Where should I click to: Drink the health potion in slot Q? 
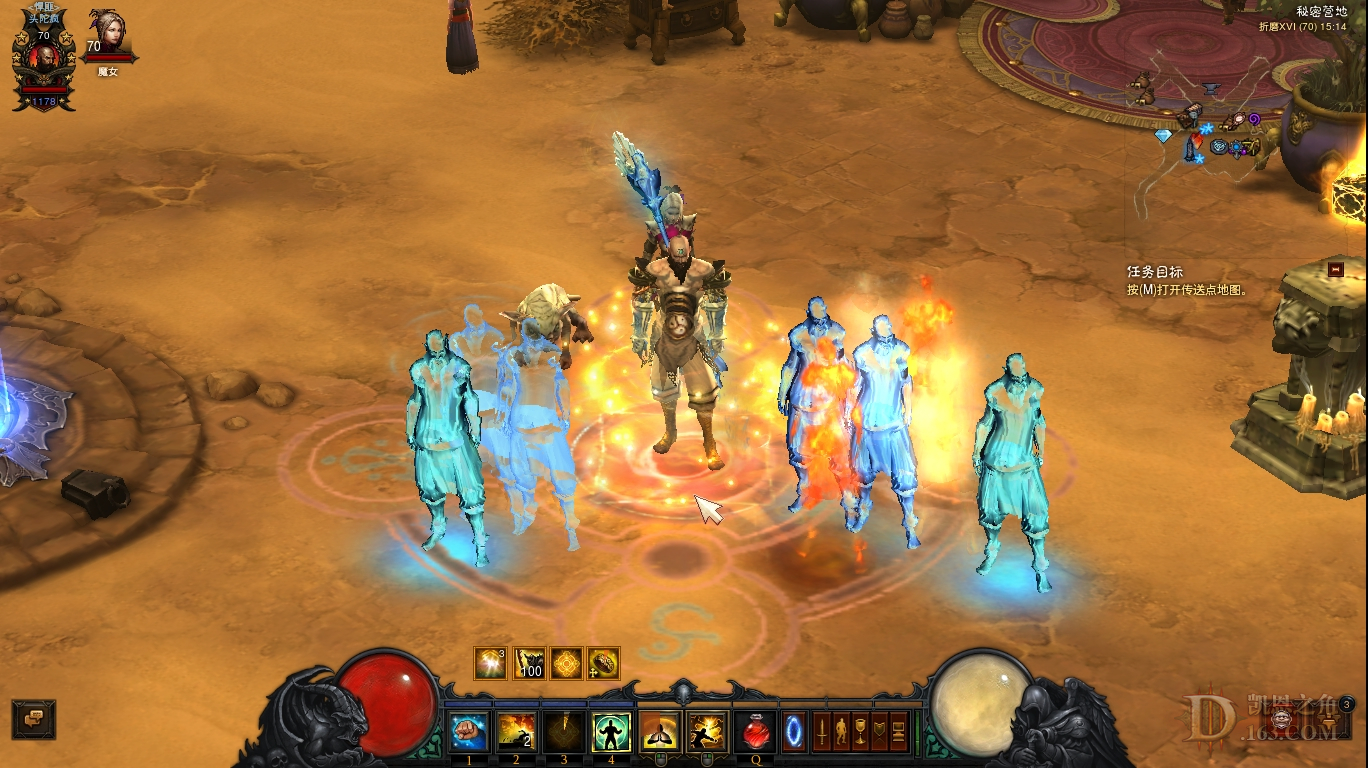point(755,731)
